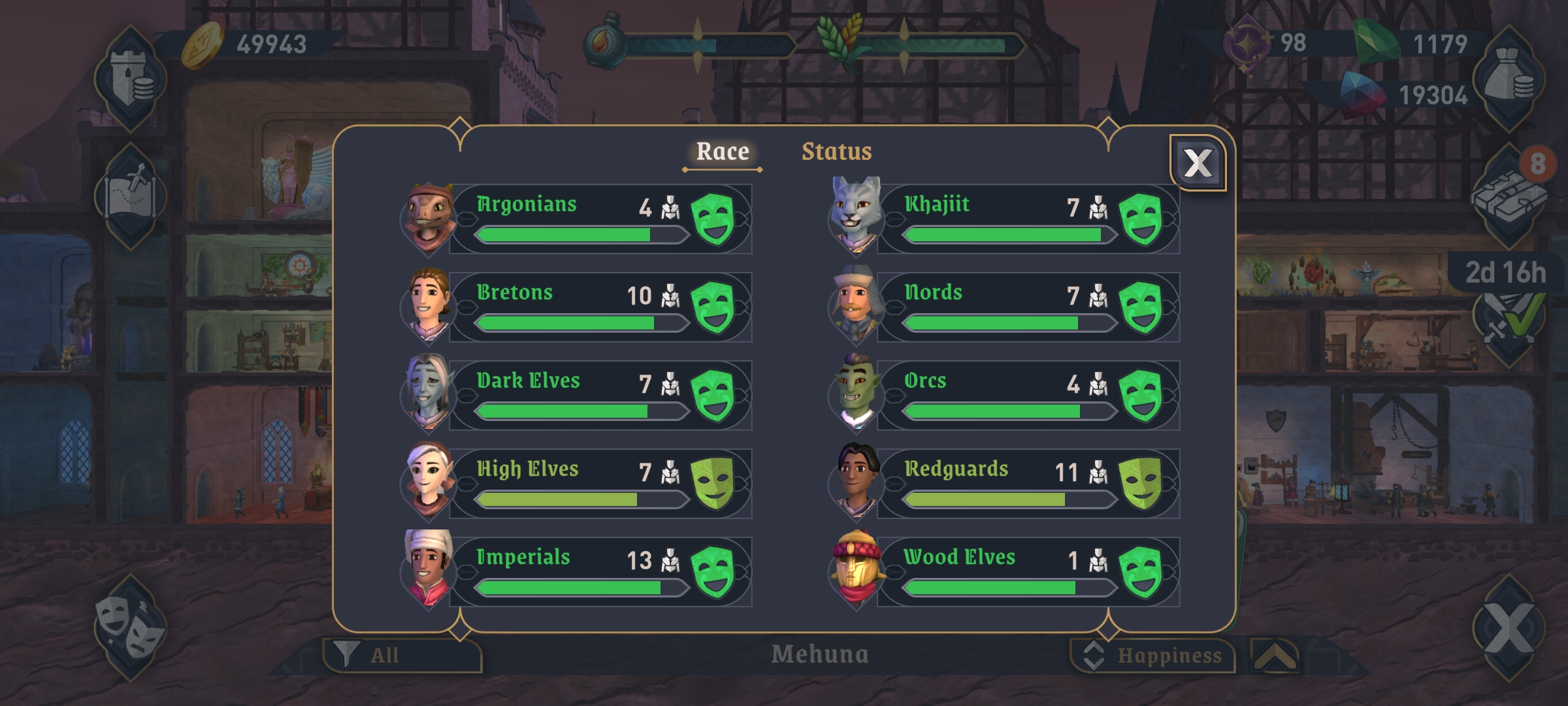Viewport: 1568px width, 706px height.
Task: Open the All filter dropdown
Action: tap(402, 655)
